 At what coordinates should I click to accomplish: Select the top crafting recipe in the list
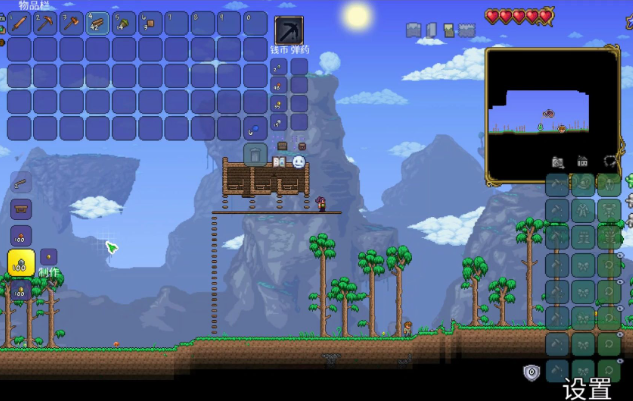click(x=22, y=183)
